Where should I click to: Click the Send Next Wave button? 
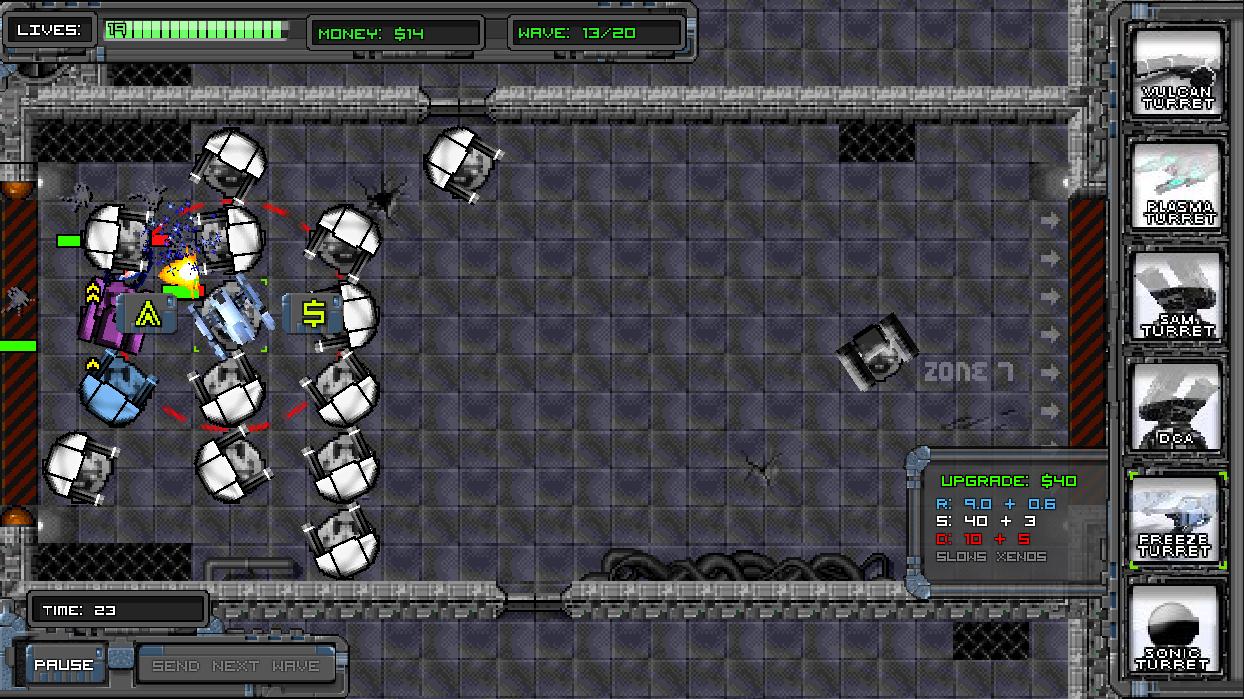(236, 666)
